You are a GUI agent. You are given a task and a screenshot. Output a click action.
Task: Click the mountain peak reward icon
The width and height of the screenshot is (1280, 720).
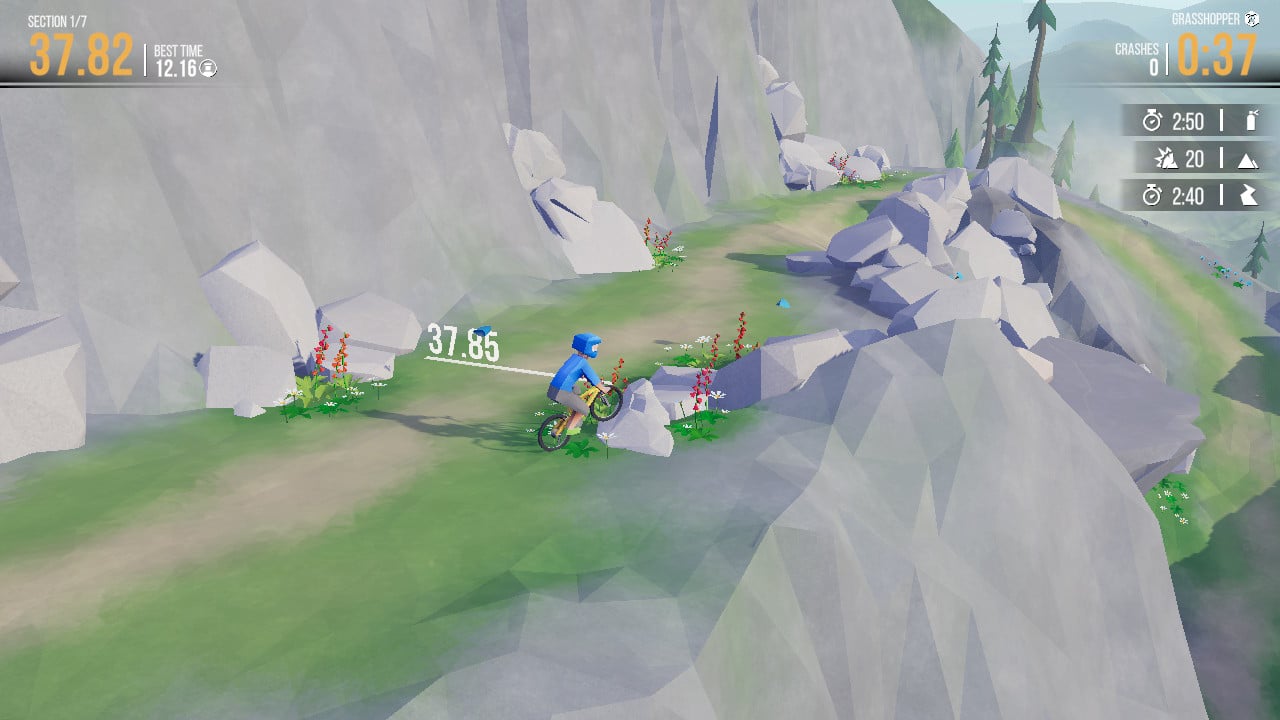pyautogui.click(x=1248, y=159)
